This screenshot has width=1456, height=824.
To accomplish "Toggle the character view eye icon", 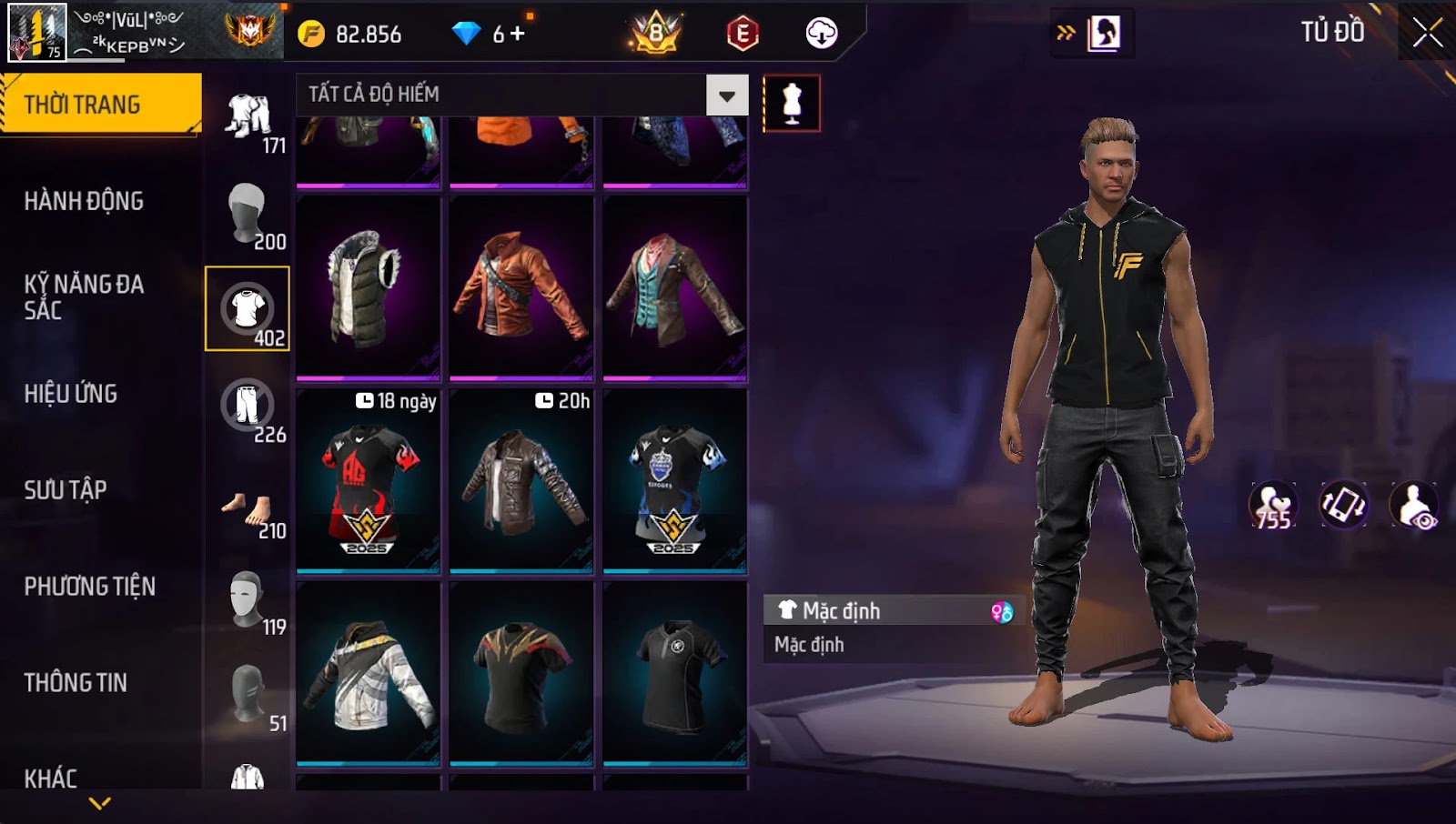I will 1415,506.
